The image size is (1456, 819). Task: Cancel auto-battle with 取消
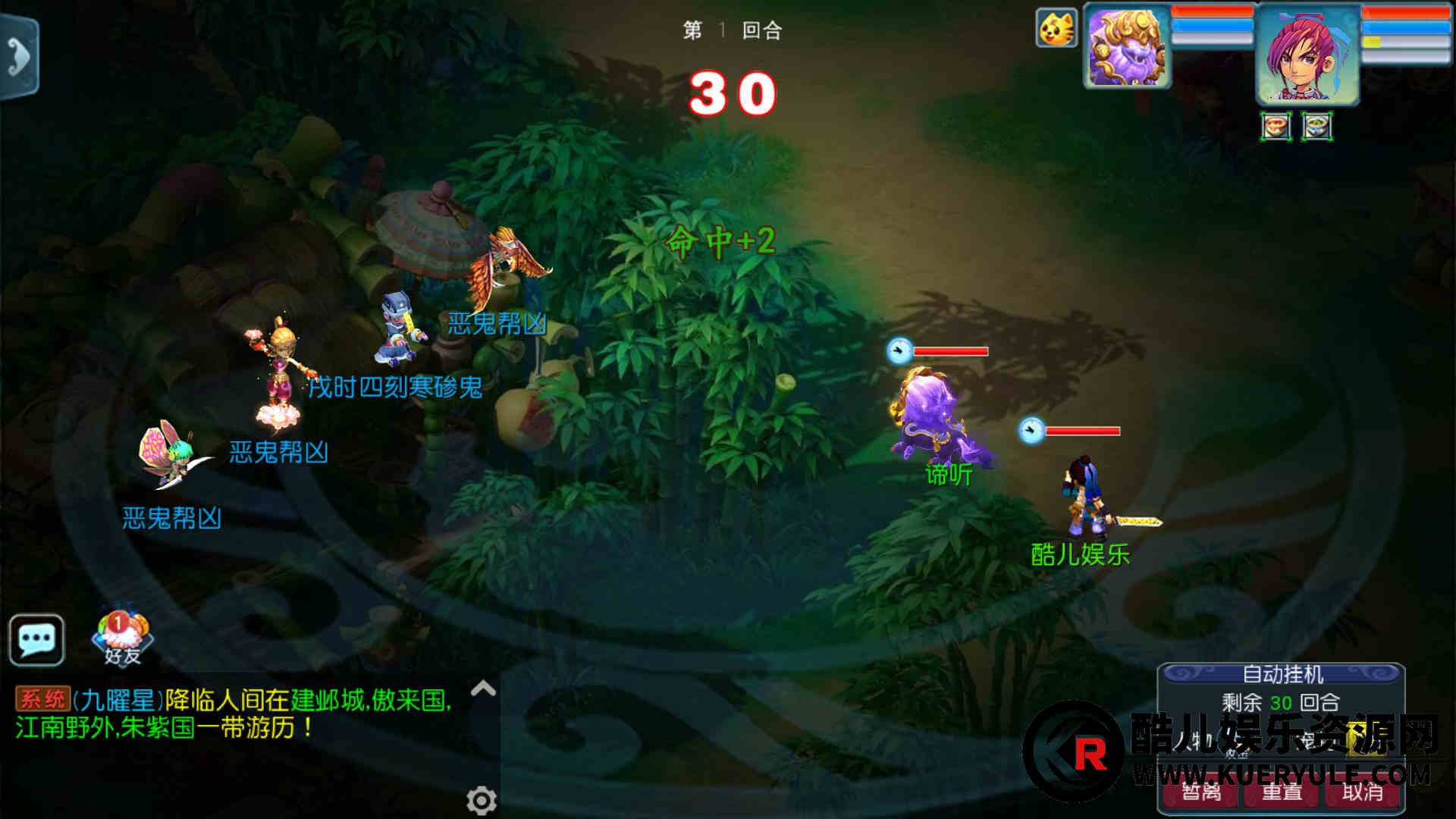(x=1362, y=792)
